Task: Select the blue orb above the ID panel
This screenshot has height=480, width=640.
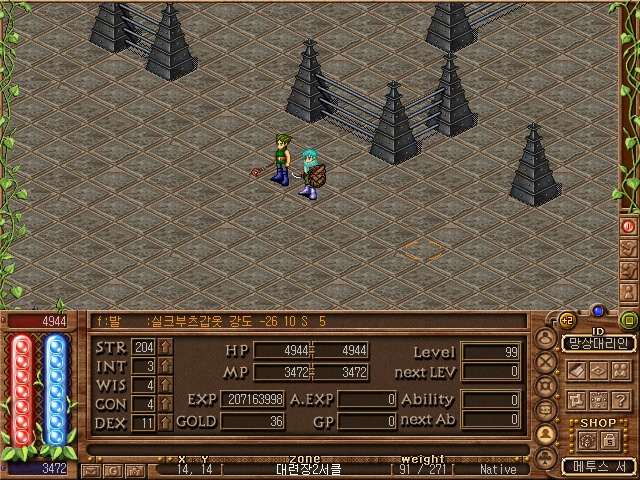Action: point(597,310)
